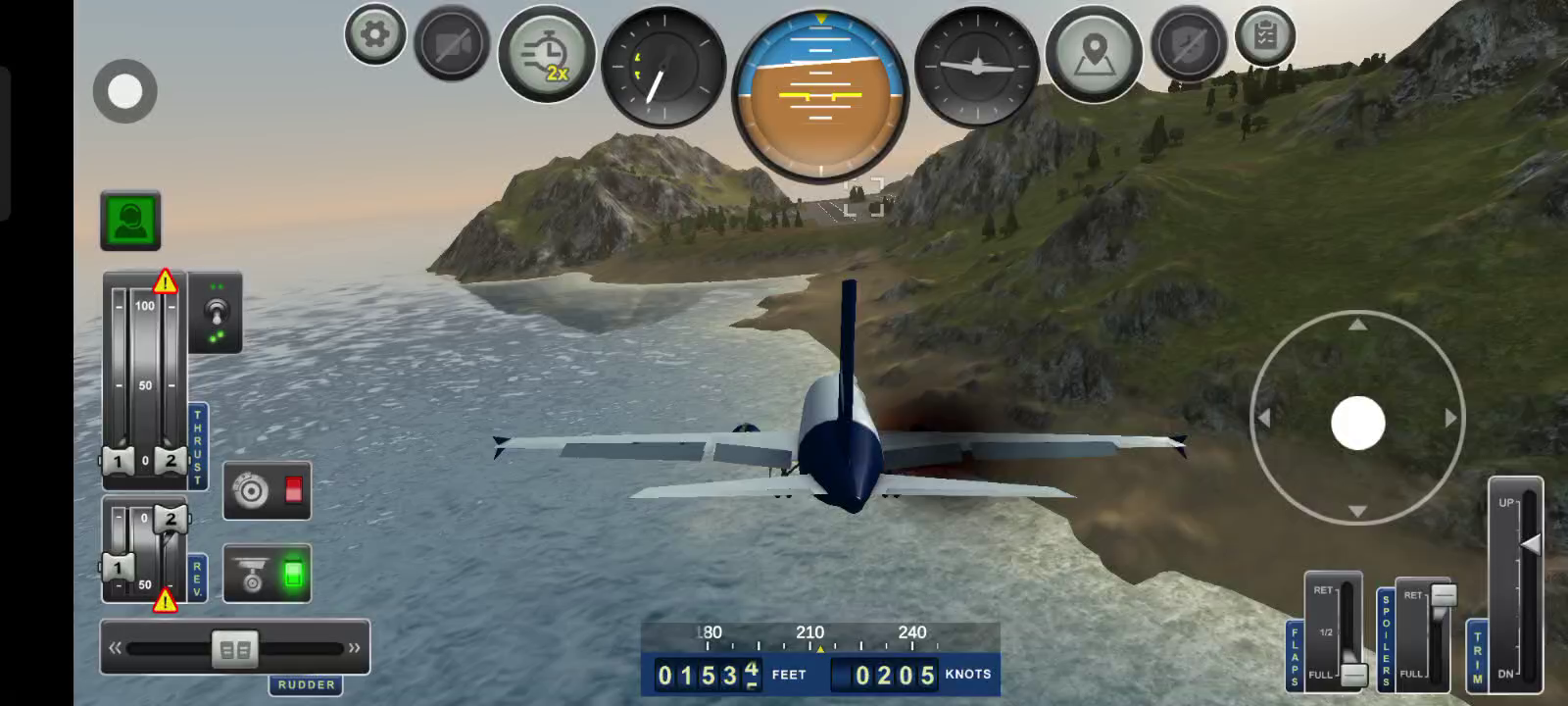The image size is (1568, 706).
Task: Tap the joystick right arrow
Action: click(1450, 419)
